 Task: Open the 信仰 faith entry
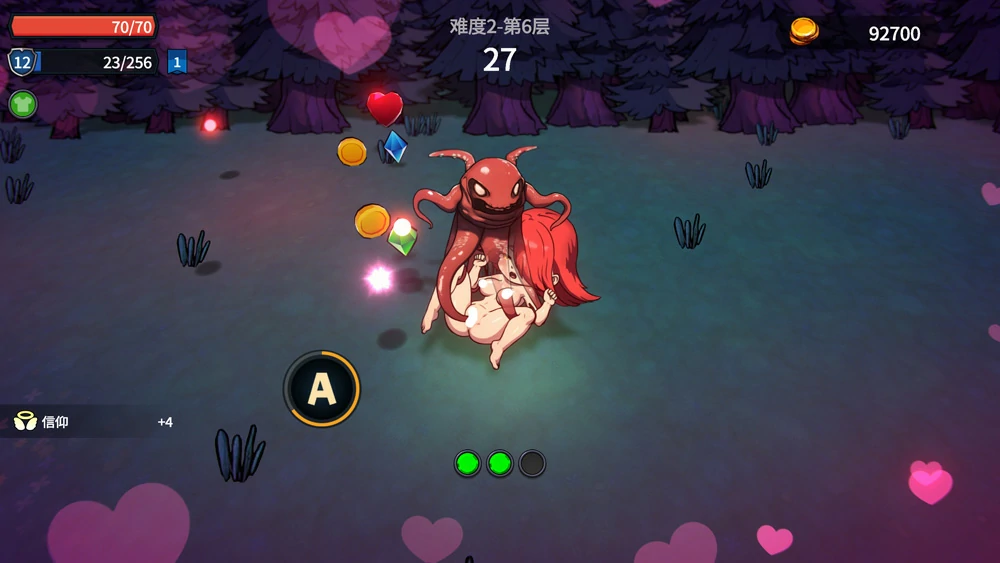point(56,422)
